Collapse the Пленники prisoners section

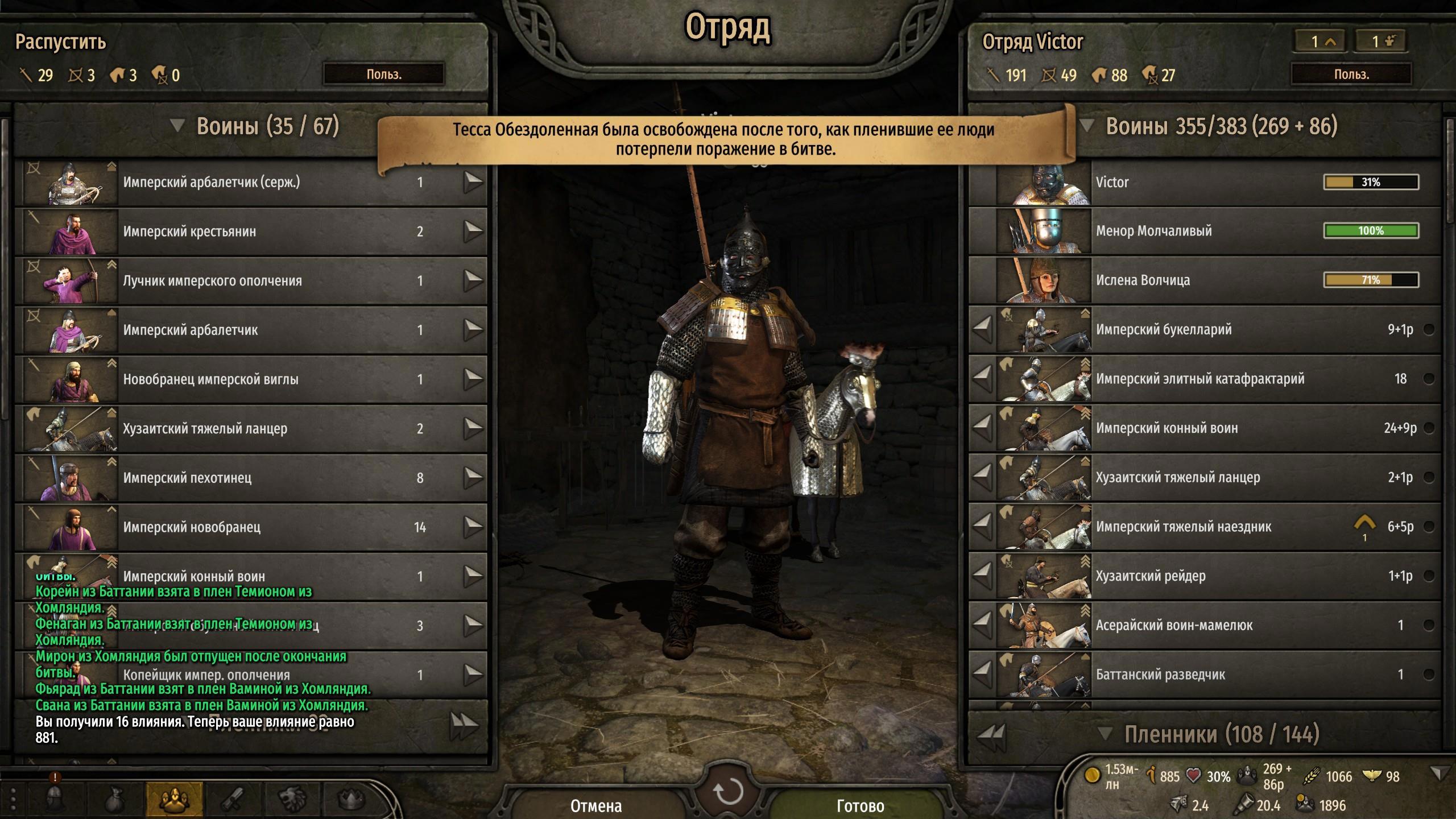pyautogui.click(x=1104, y=734)
